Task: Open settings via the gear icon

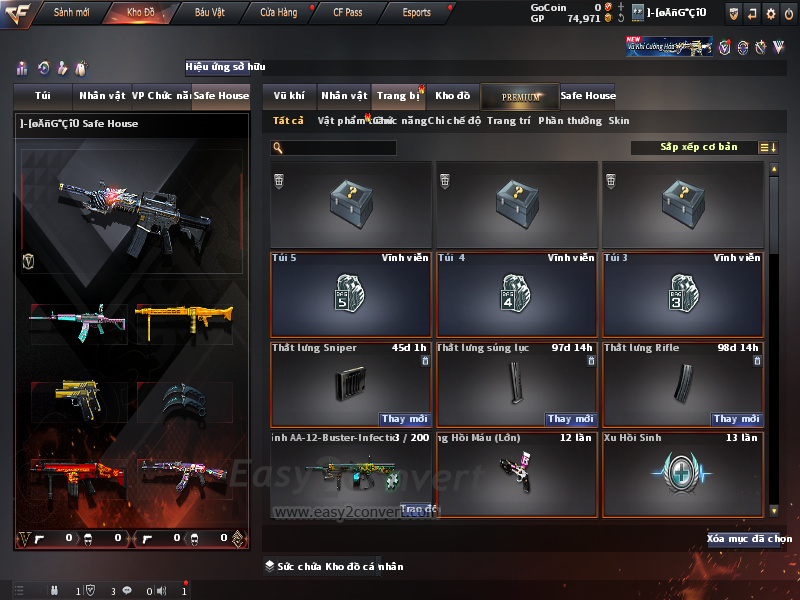Action: [770, 13]
